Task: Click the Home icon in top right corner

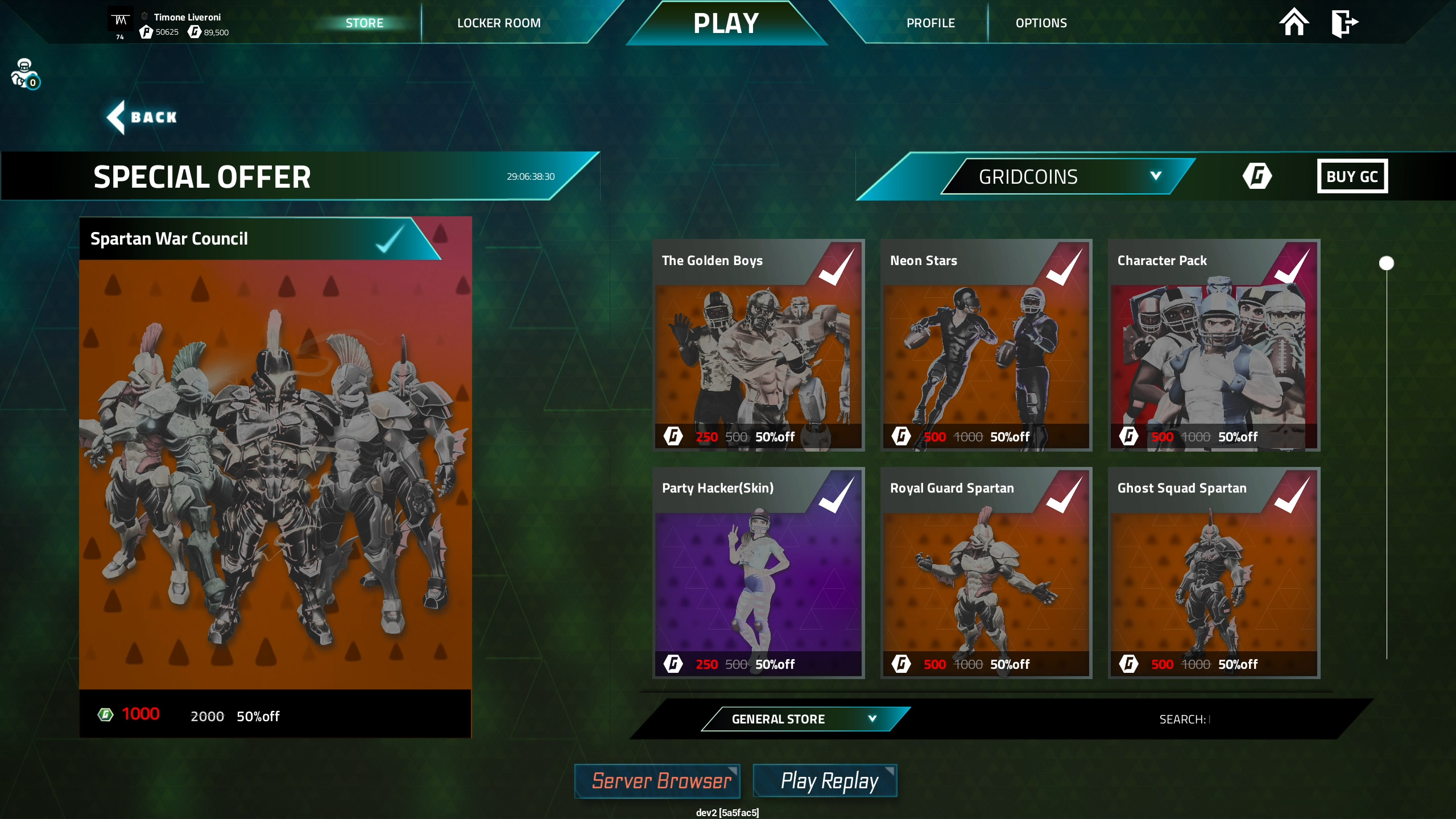Action: pos(1295,23)
